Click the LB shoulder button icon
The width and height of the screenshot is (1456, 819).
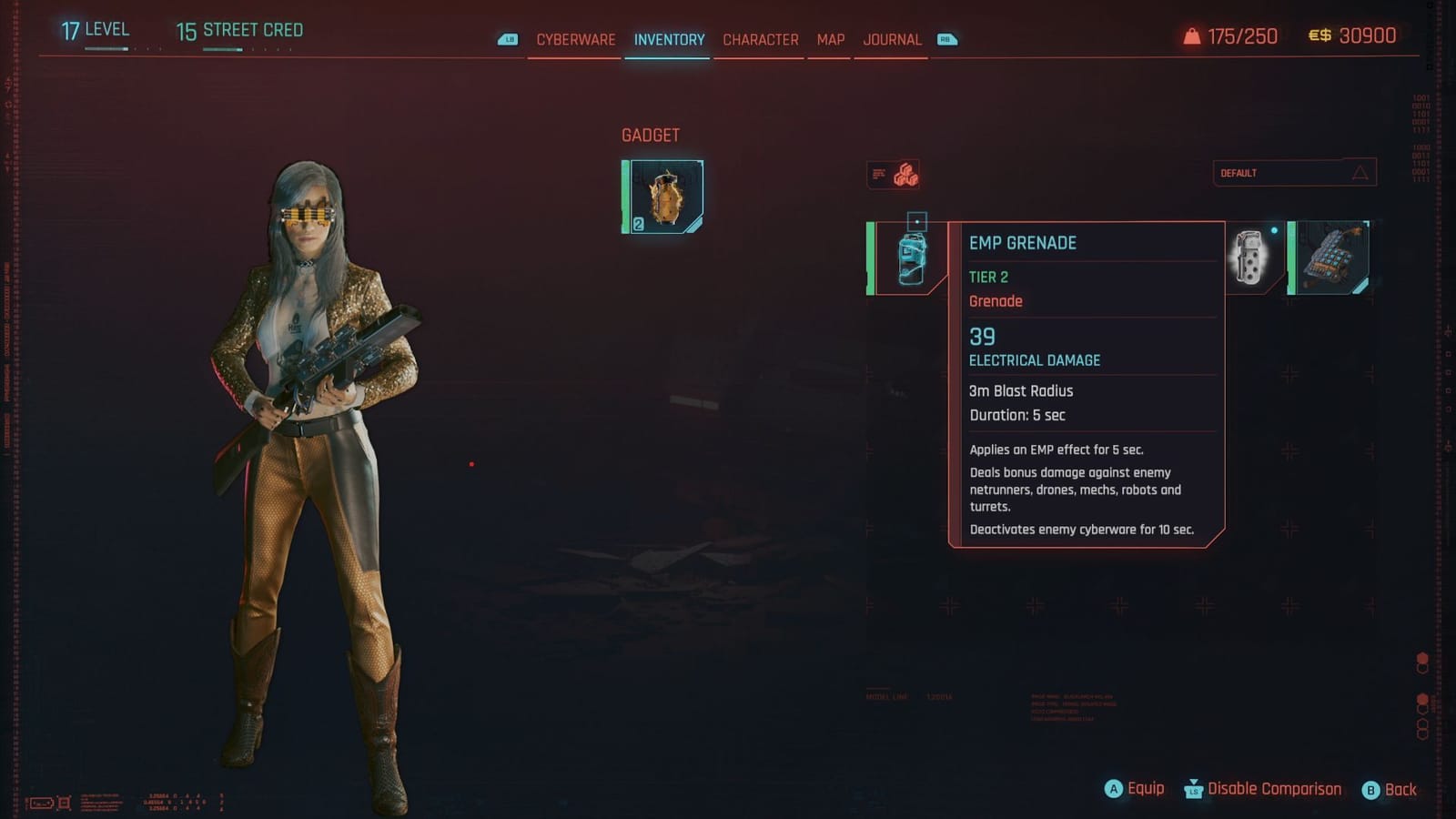pyautogui.click(x=506, y=40)
